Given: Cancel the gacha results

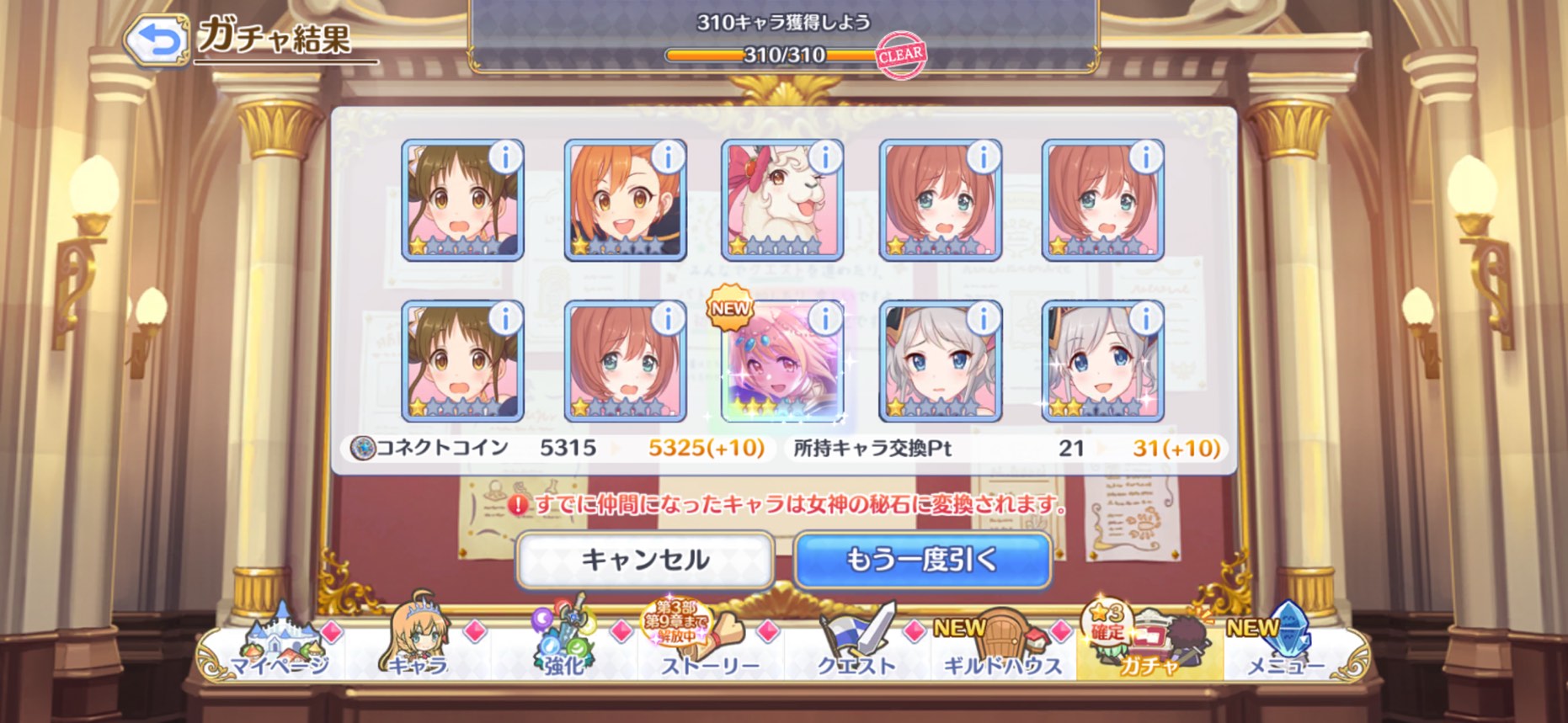Looking at the screenshot, I should click(645, 560).
